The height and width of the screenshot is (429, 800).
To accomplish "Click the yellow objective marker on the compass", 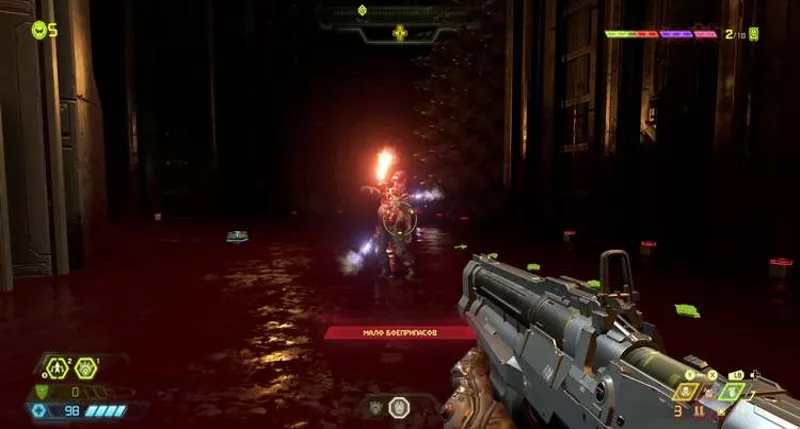I will click(x=400, y=33).
